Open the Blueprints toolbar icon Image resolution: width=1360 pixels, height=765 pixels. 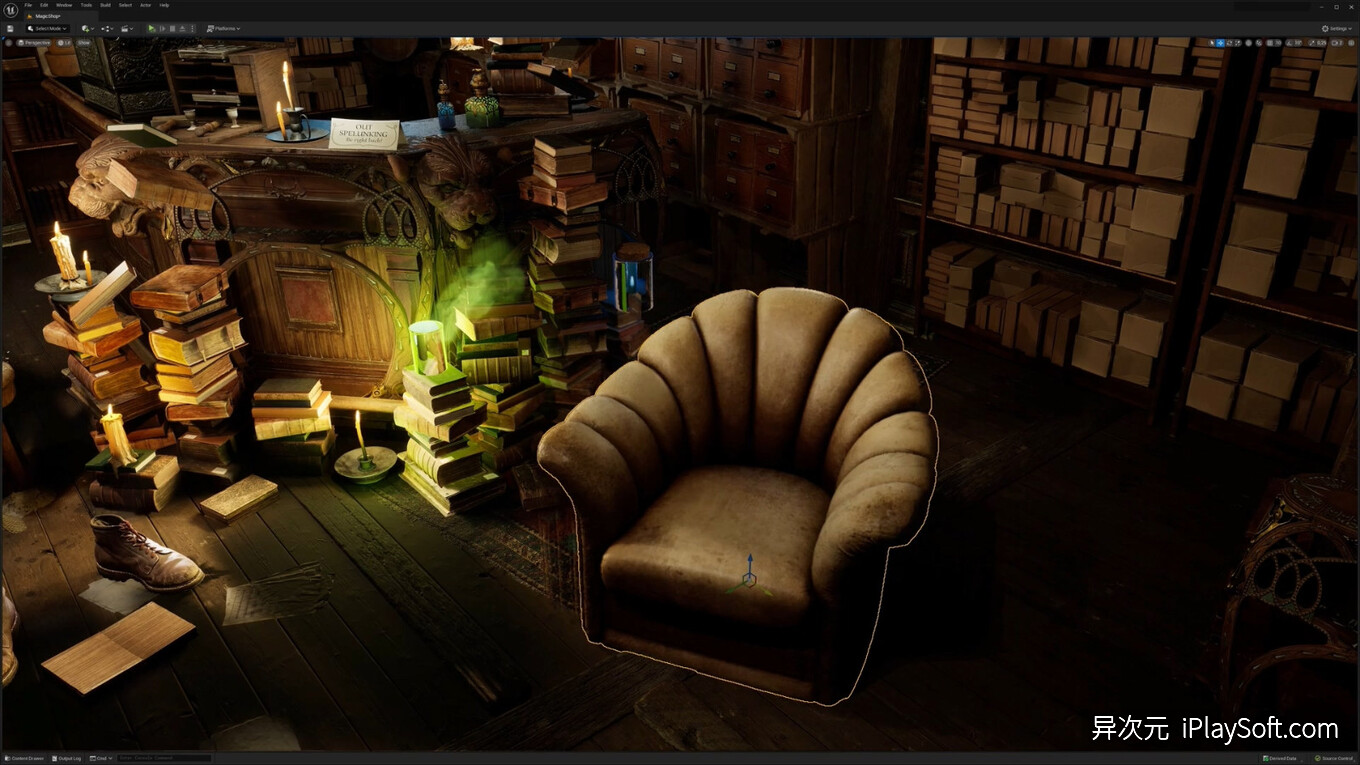pyautogui.click(x=106, y=28)
